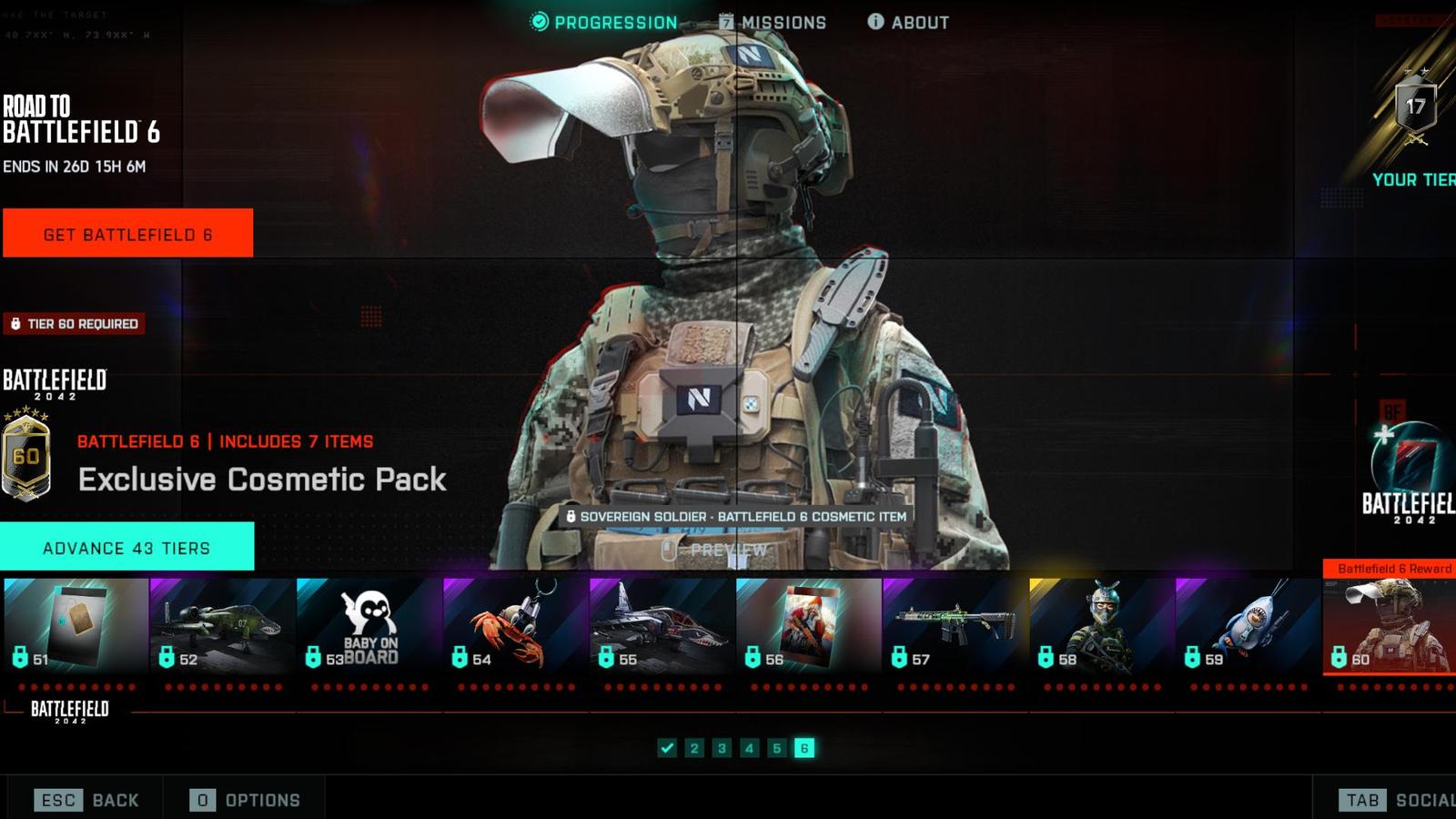Select the tier 52 aircraft skin reward

coord(223,625)
